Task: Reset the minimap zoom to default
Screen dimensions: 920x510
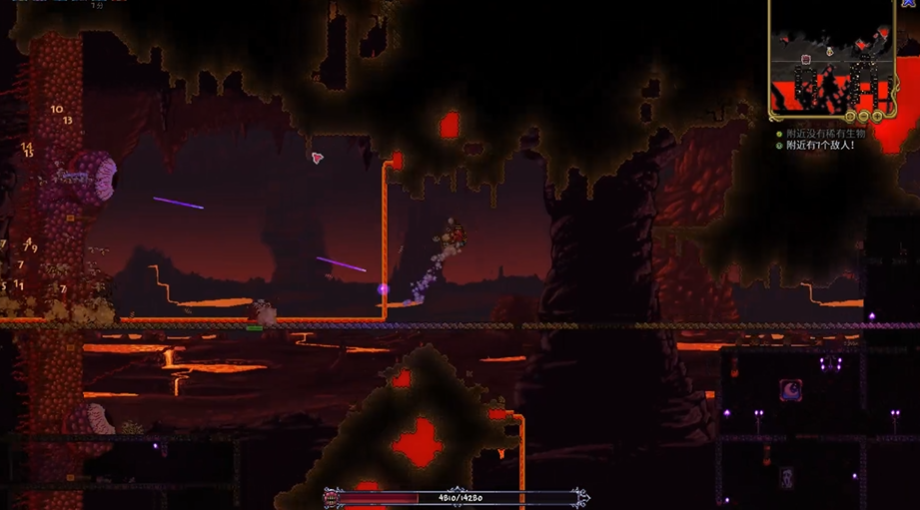Action: coord(852,117)
